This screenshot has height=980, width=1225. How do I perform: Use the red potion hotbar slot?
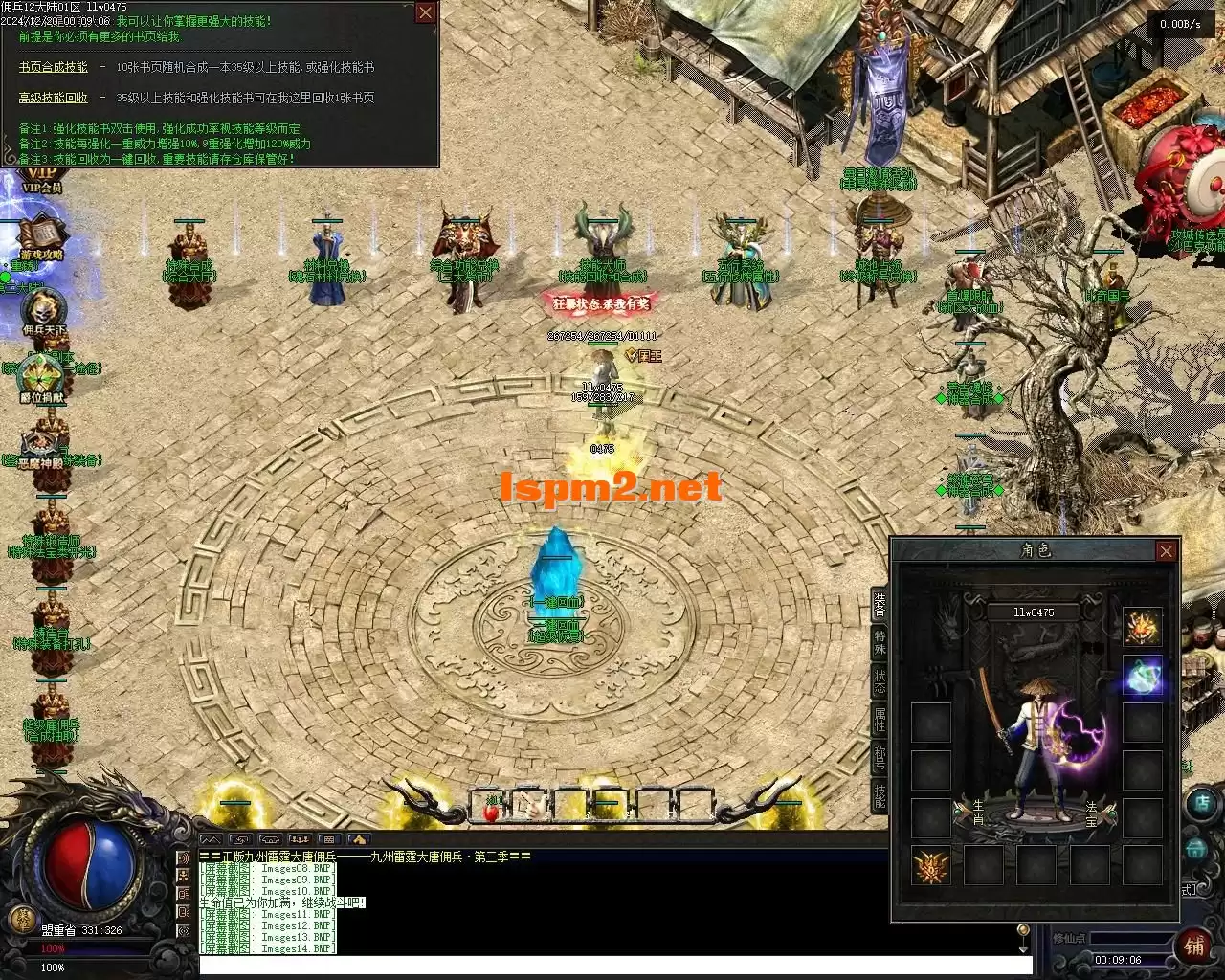click(491, 809)
